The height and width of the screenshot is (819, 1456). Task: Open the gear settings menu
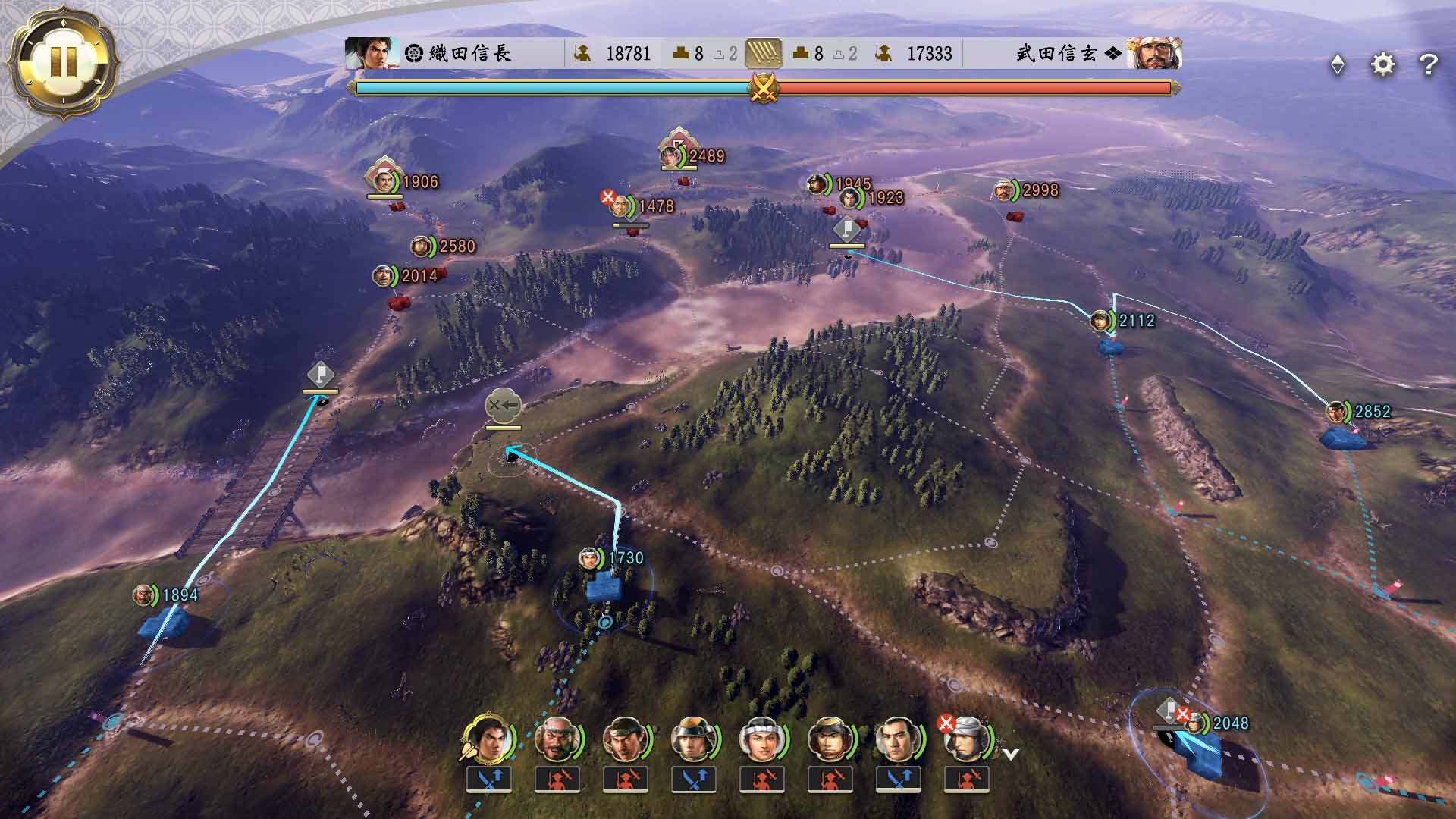click(1382, 64)
